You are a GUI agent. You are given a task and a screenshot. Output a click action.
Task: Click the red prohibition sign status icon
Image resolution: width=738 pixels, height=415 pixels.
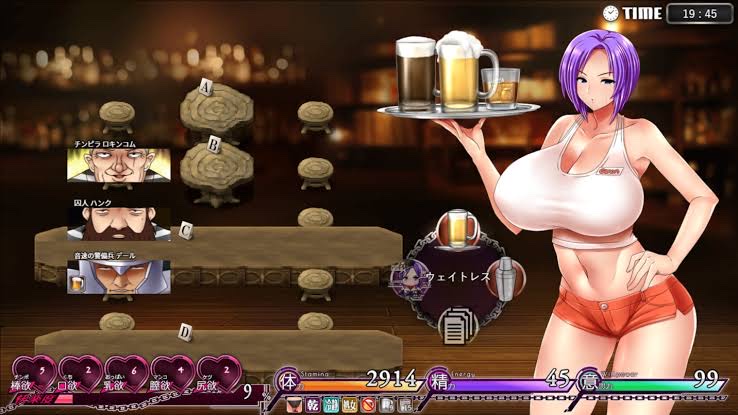(x=367, y=405)
